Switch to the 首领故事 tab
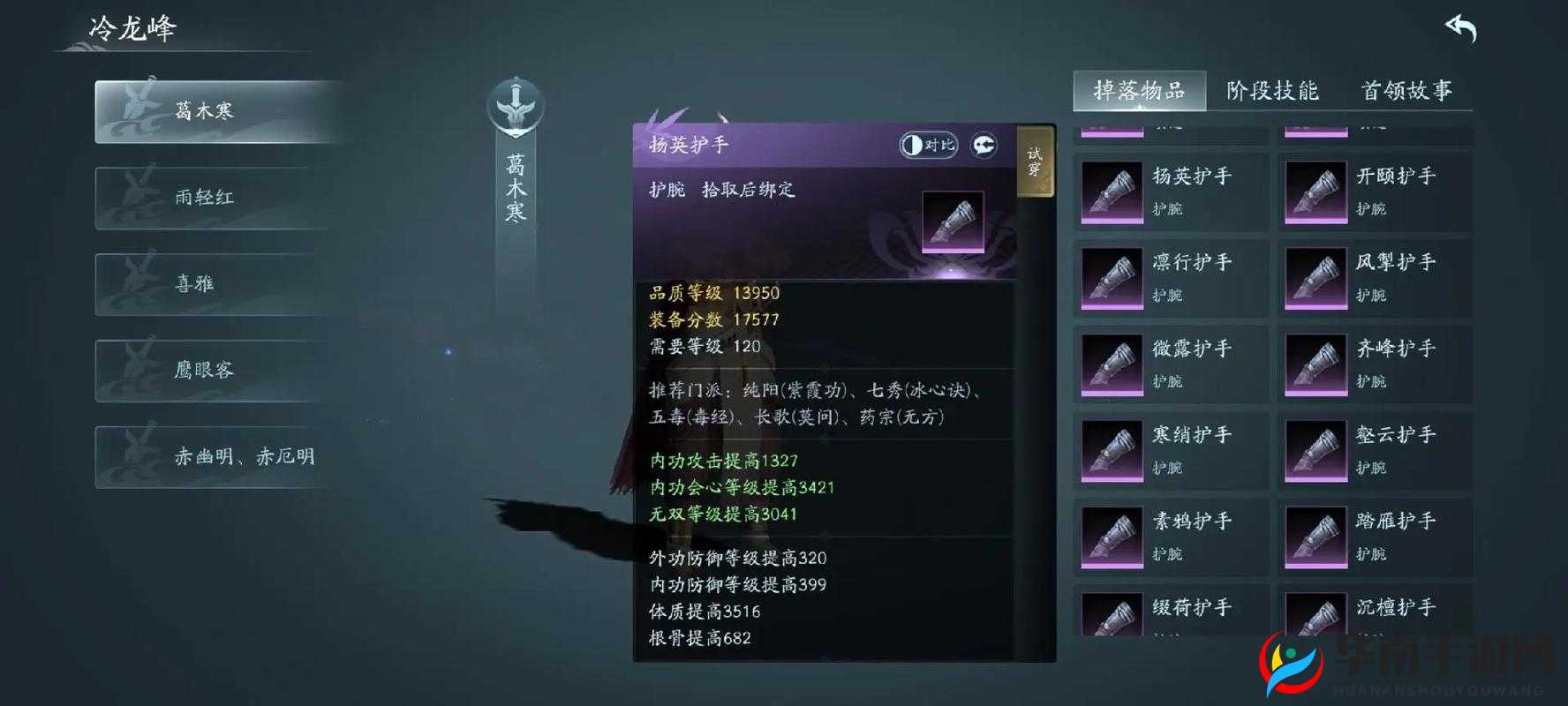 (1407, 91)
